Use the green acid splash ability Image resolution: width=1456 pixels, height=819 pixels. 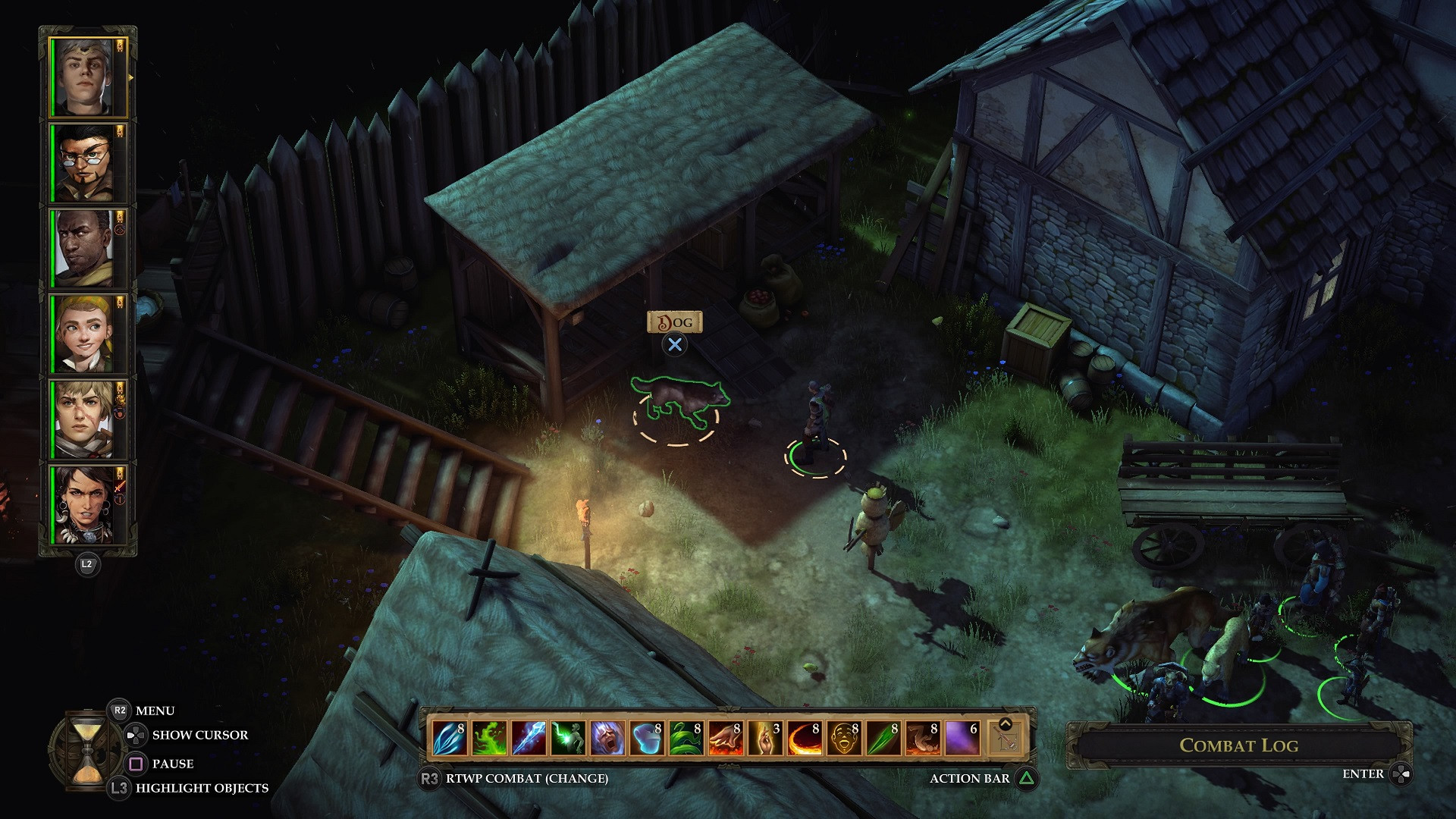click(x=489, y=738)
